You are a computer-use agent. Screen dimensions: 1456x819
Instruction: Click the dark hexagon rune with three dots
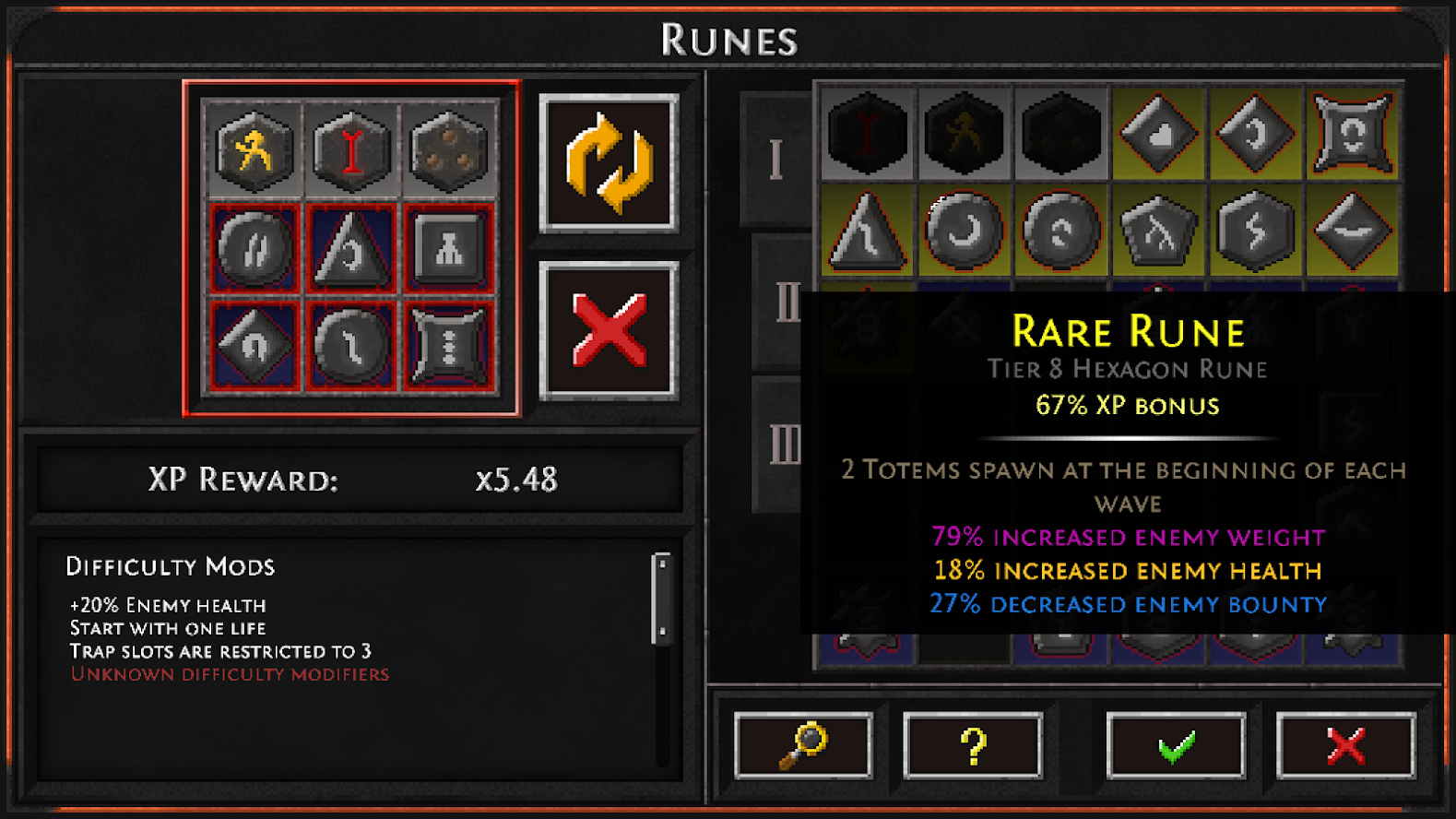click(x=449, y=150)
